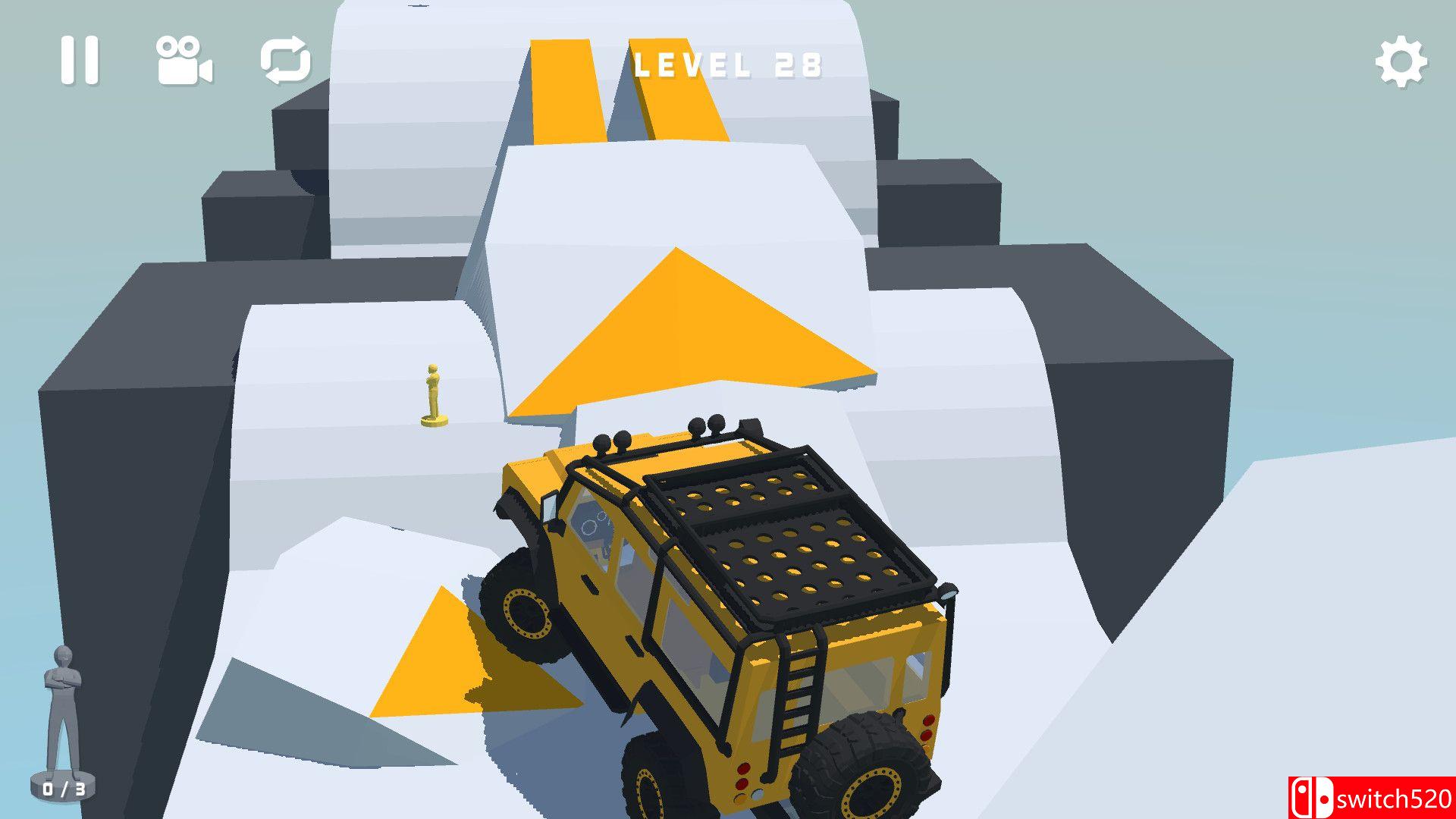Click the gray figurine trophy counter icon
Screen dimensions: 1456x819
tap(62, 709)
